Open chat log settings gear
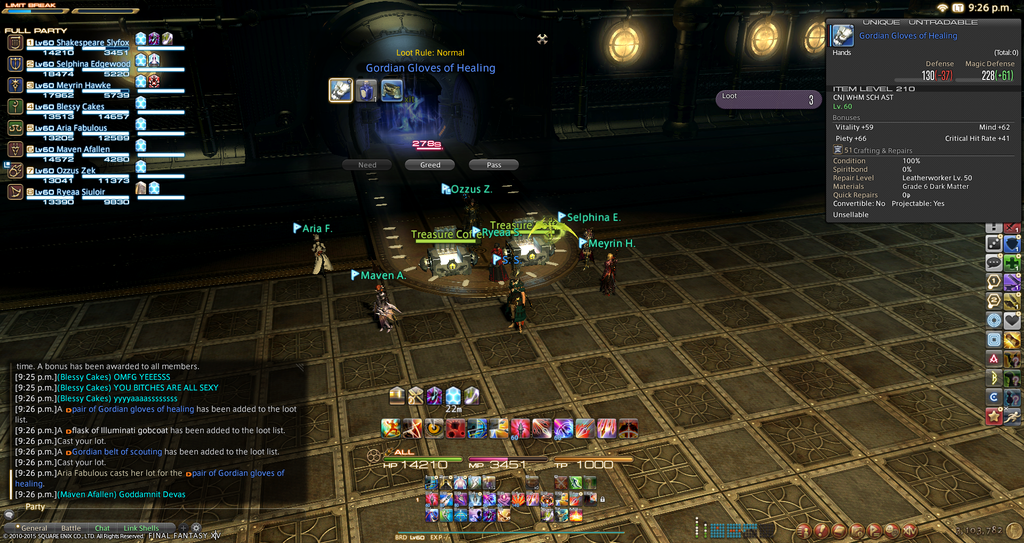The height and width of the screenshot is (543, 1024). [196, 527]
